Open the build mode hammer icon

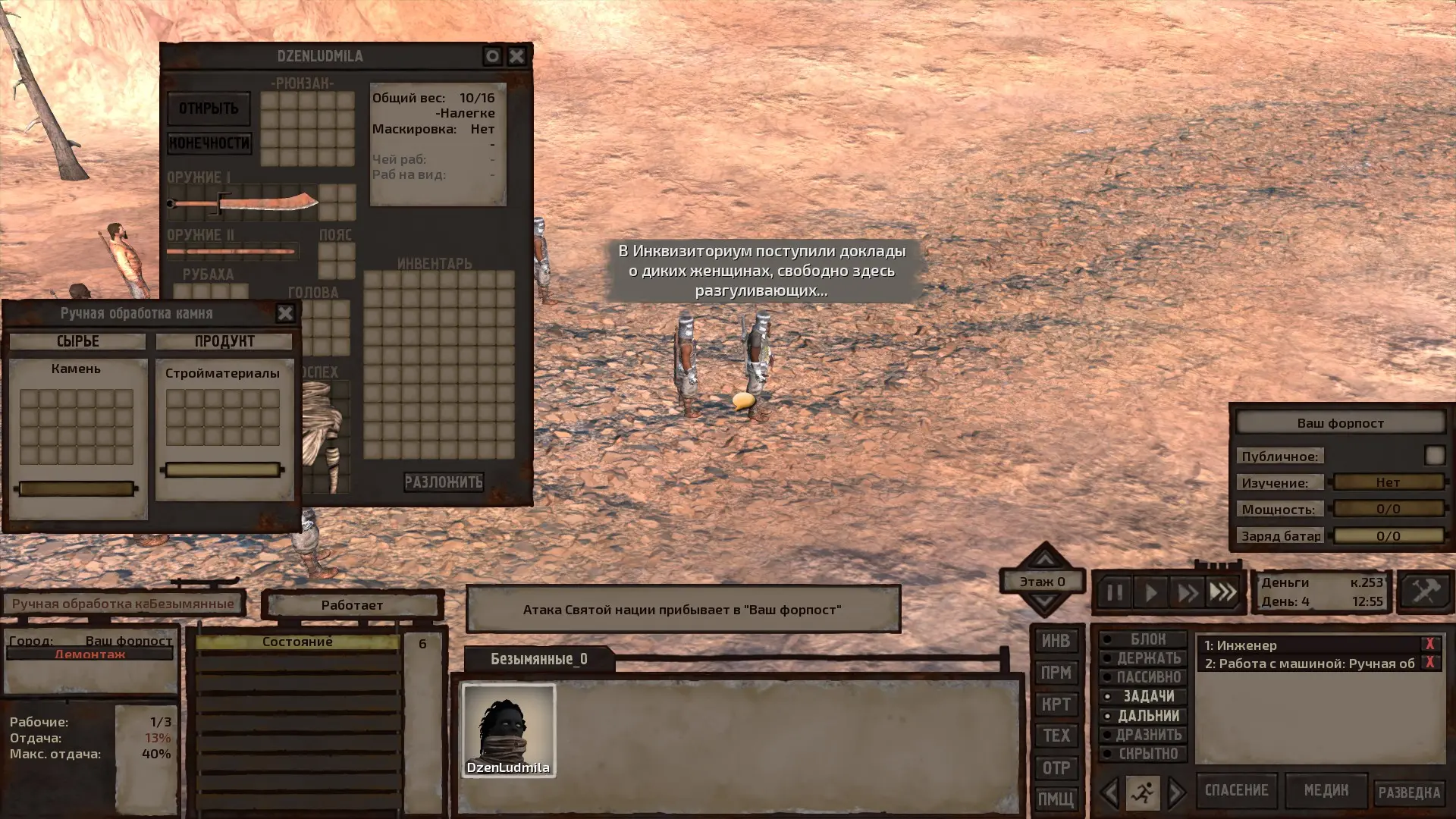tap(1425, 591)
